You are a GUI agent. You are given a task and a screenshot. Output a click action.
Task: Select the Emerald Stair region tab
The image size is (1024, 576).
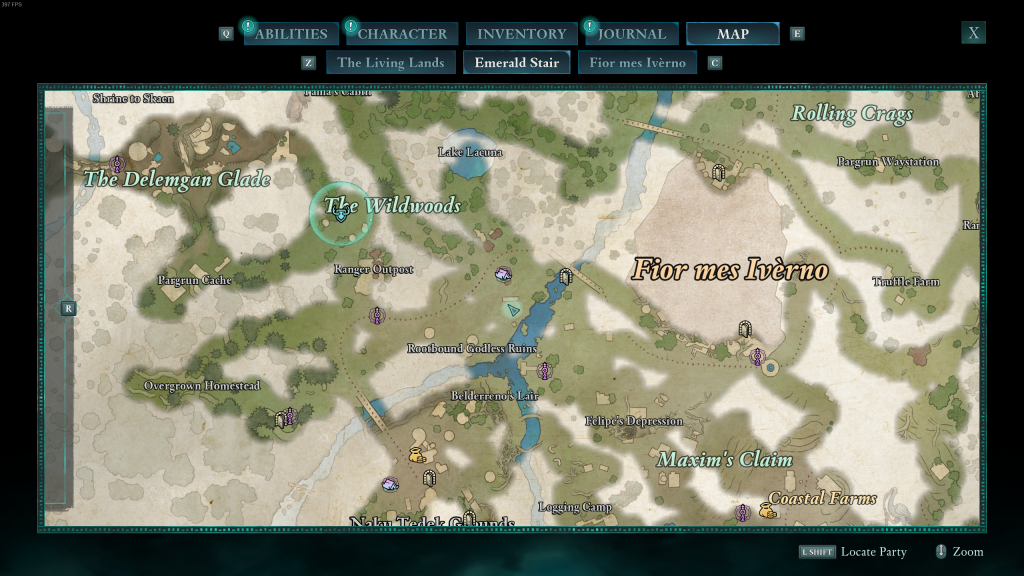click(517, 63)
